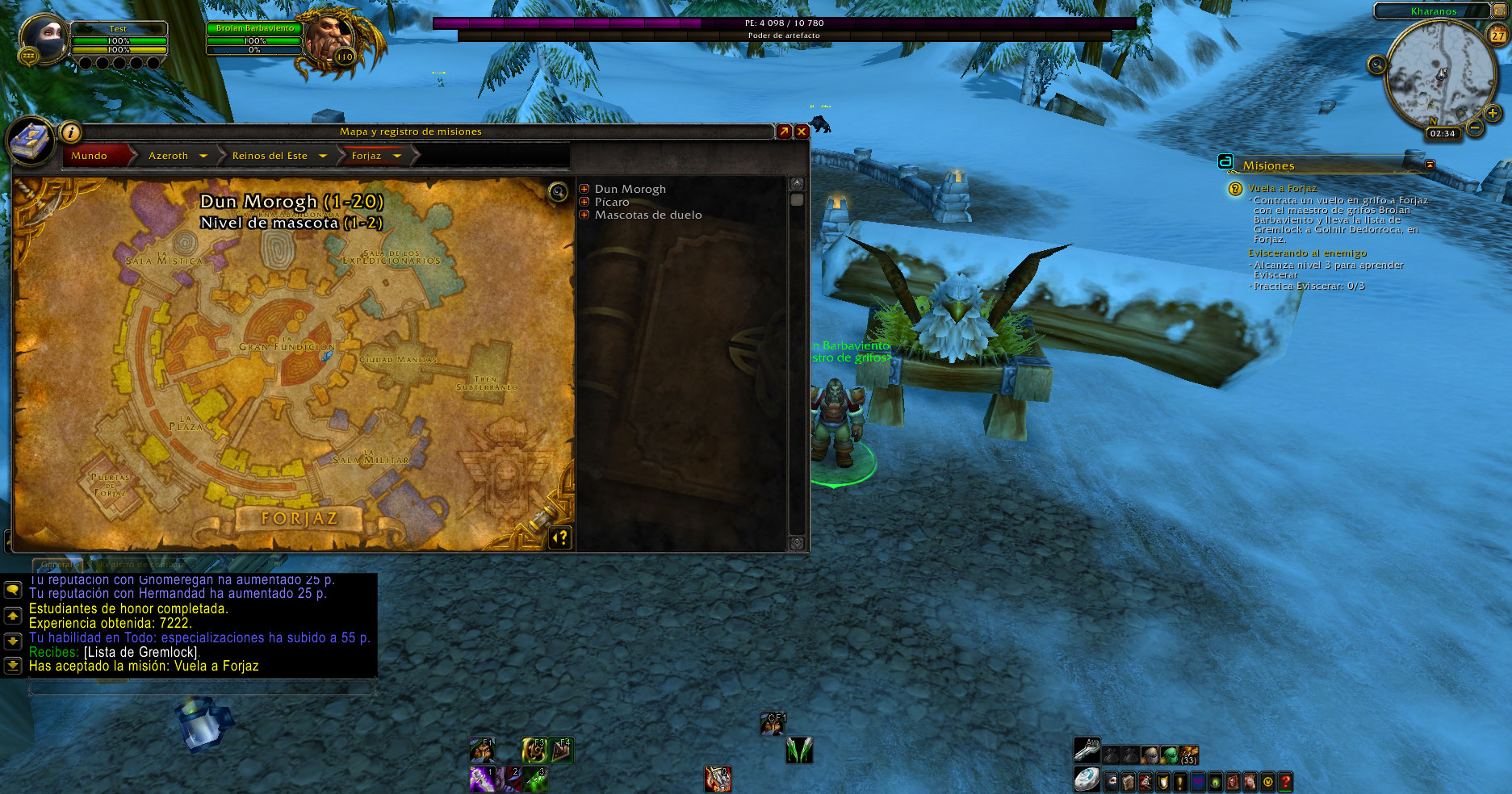
Task: Open the red question mark help button
Action: click(x=1285, y=781)
